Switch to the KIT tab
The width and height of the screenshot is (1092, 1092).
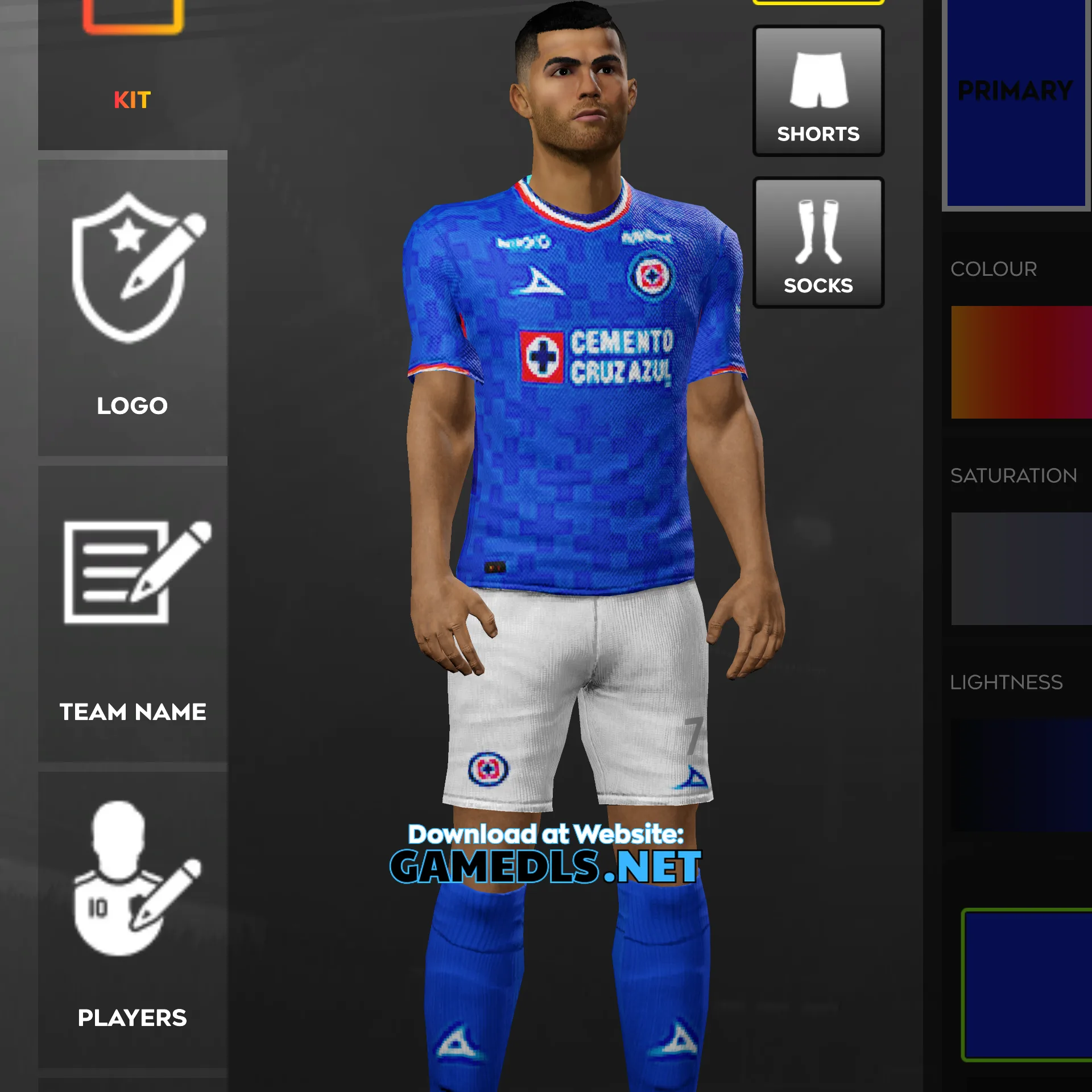pos(132,100)
